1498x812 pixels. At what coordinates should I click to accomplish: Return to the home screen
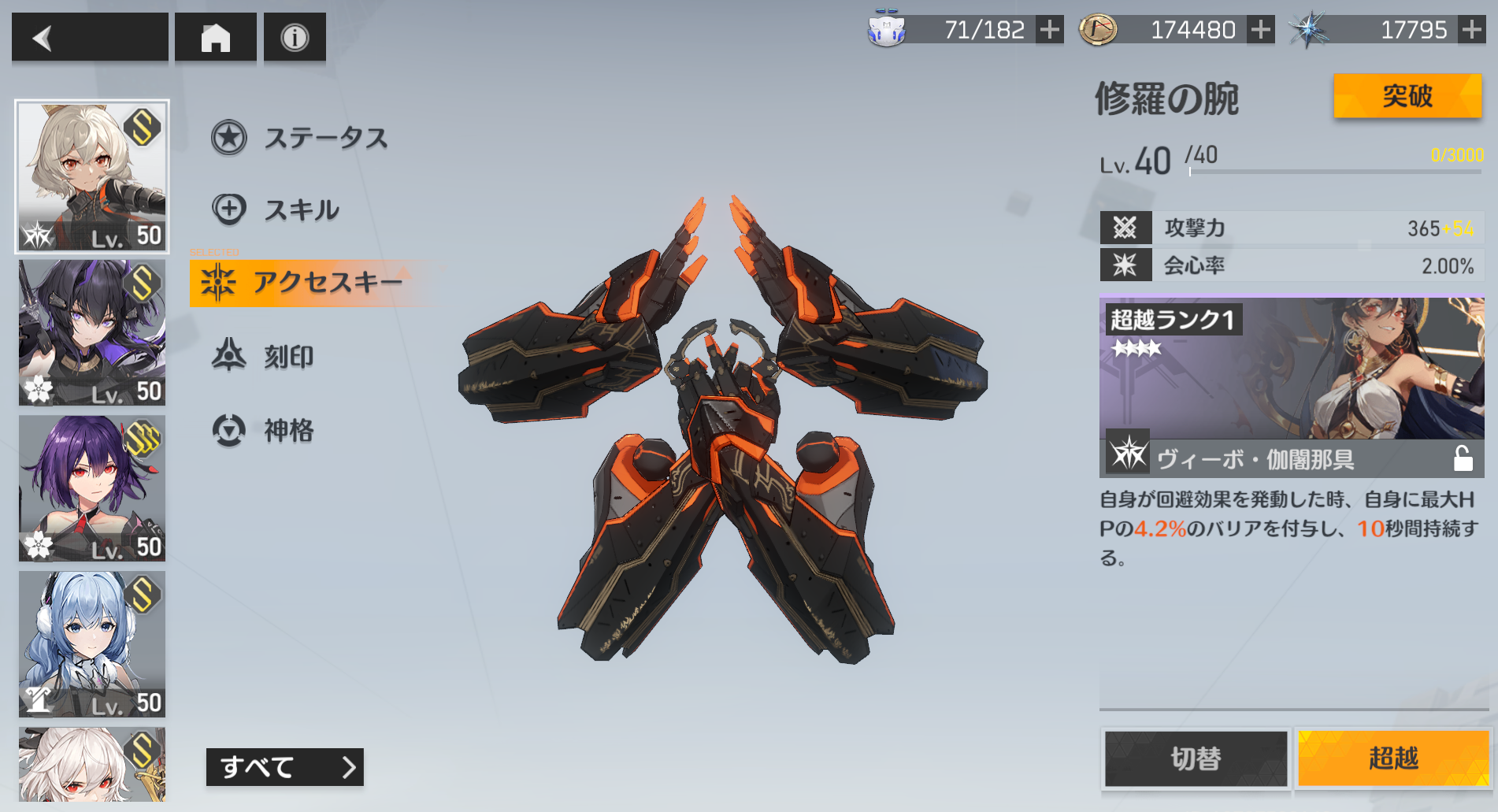coord(215,37)
